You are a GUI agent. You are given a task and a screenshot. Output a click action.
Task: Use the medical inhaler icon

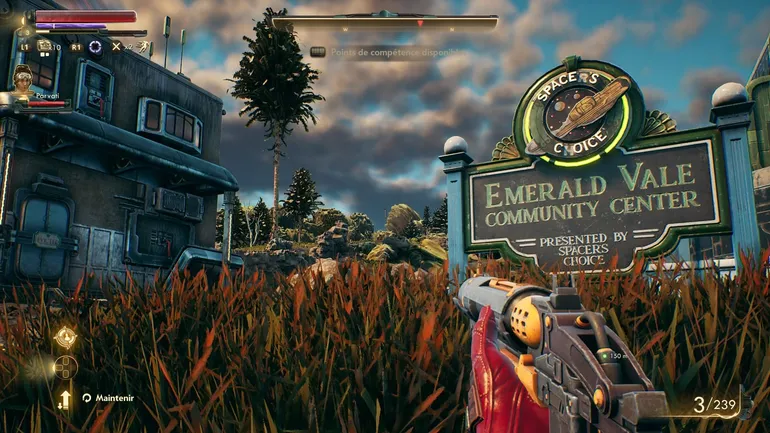click(x=42, y=46)
